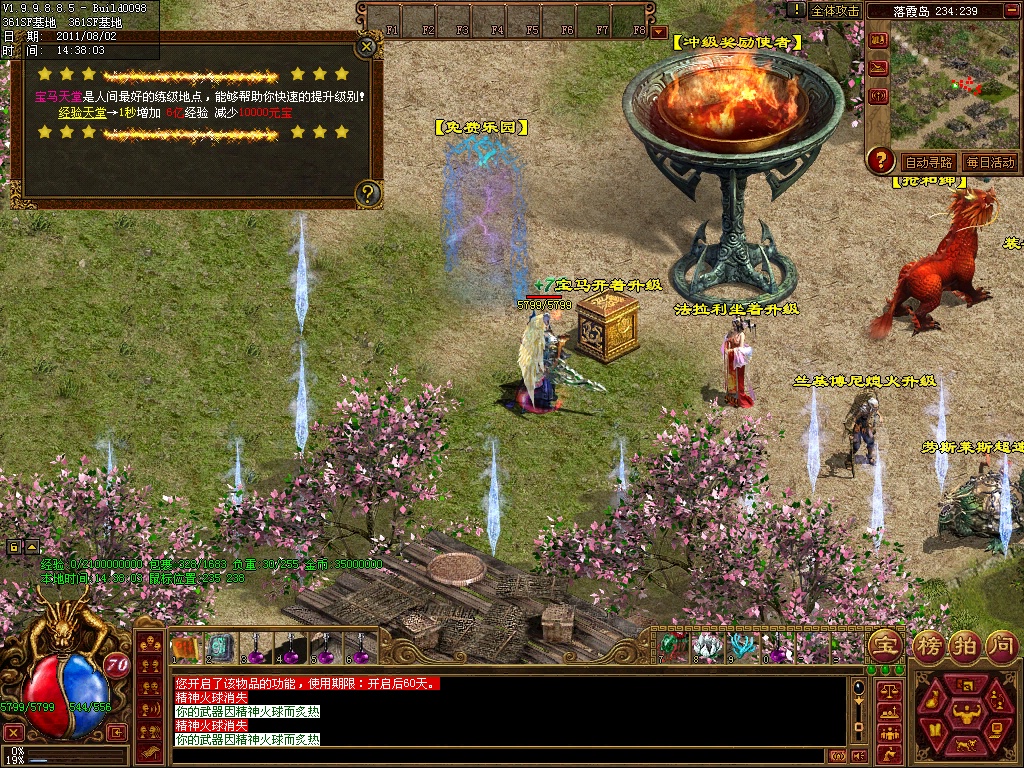Open the 每日活动 daily events button
1024x768 pixels.
(x=989, y=162)
